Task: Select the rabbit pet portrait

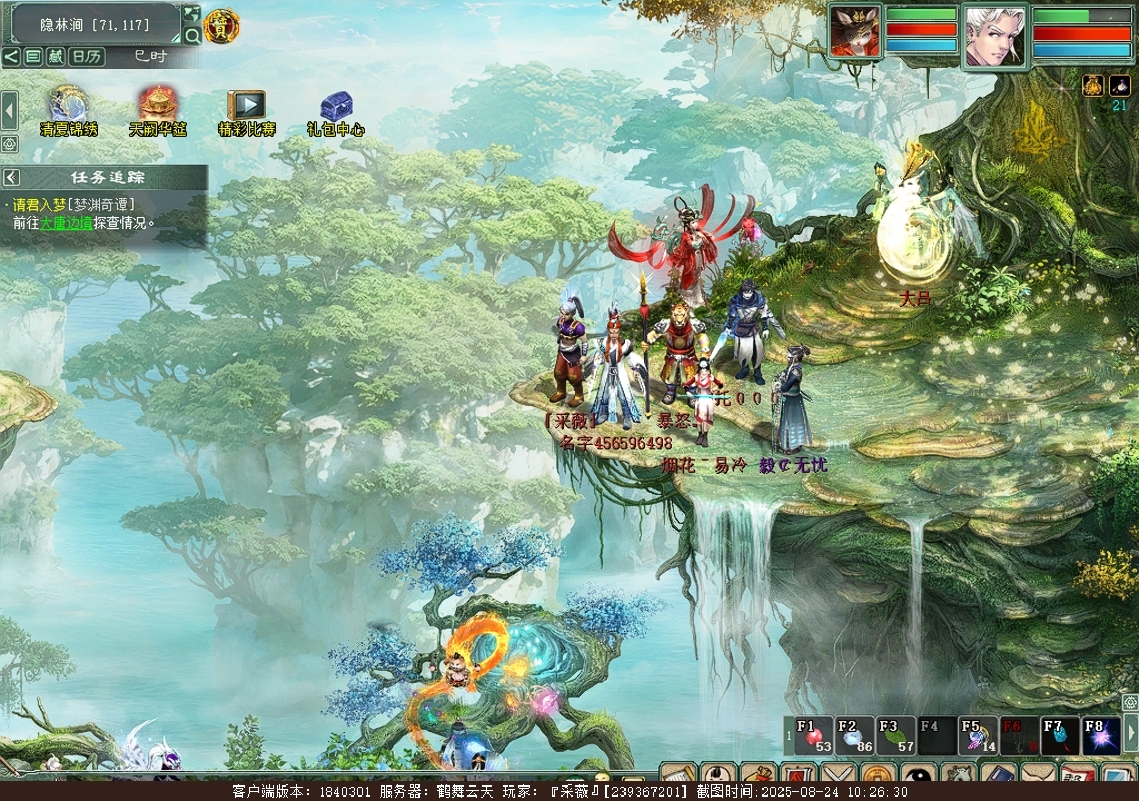Action: pyautogui.click(x=854, y=32)
